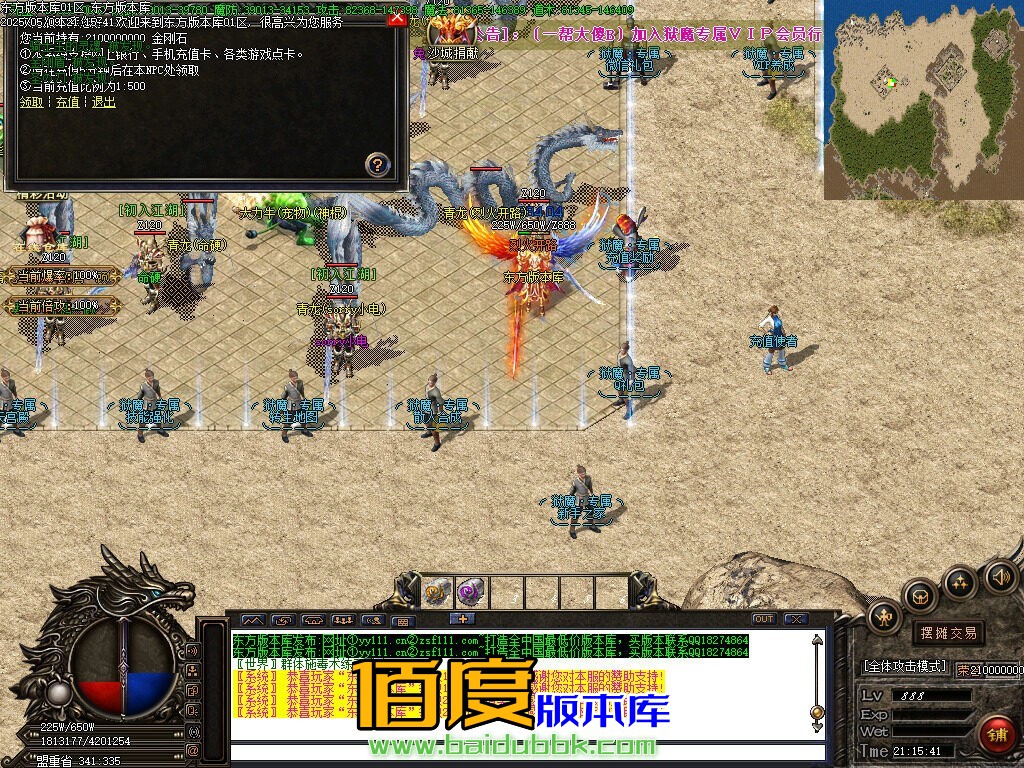Select the 充值 (recharge) dialogue link
Image resolution: width=1024 pixels, height=768 pixels.
click(67, 102)
